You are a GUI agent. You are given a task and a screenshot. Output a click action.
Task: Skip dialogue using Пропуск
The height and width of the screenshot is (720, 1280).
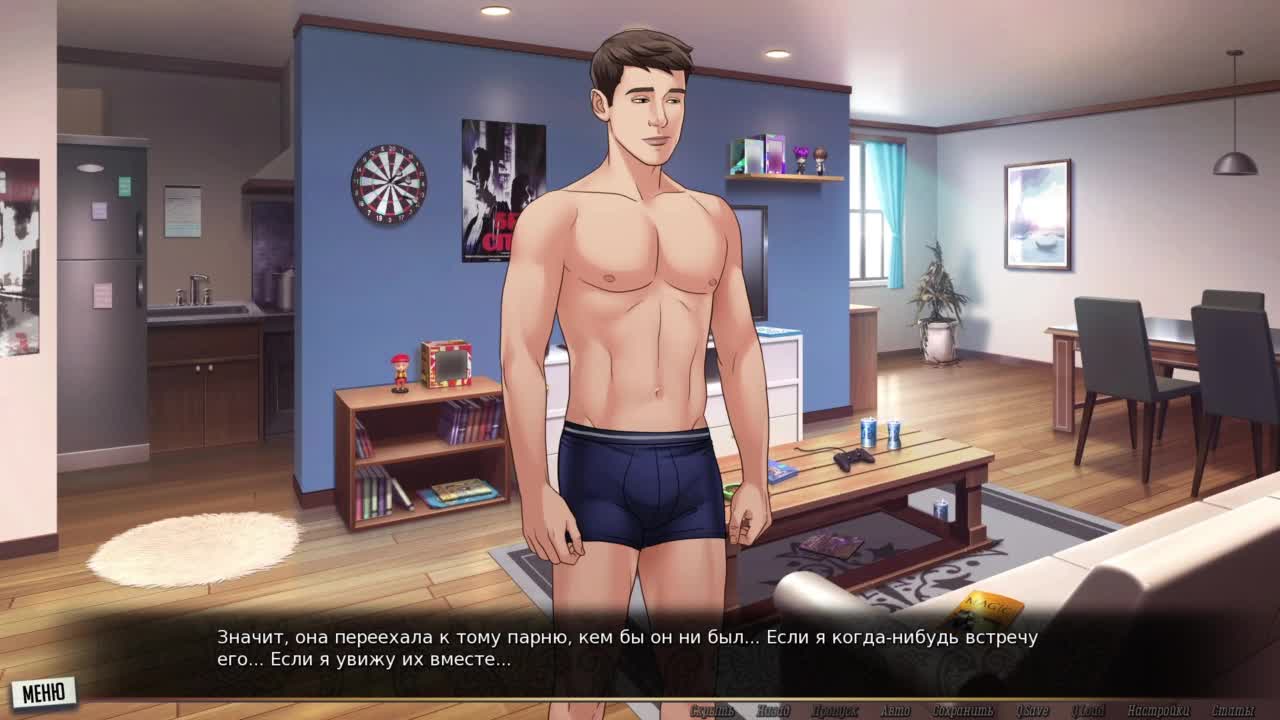coord(834,711)
